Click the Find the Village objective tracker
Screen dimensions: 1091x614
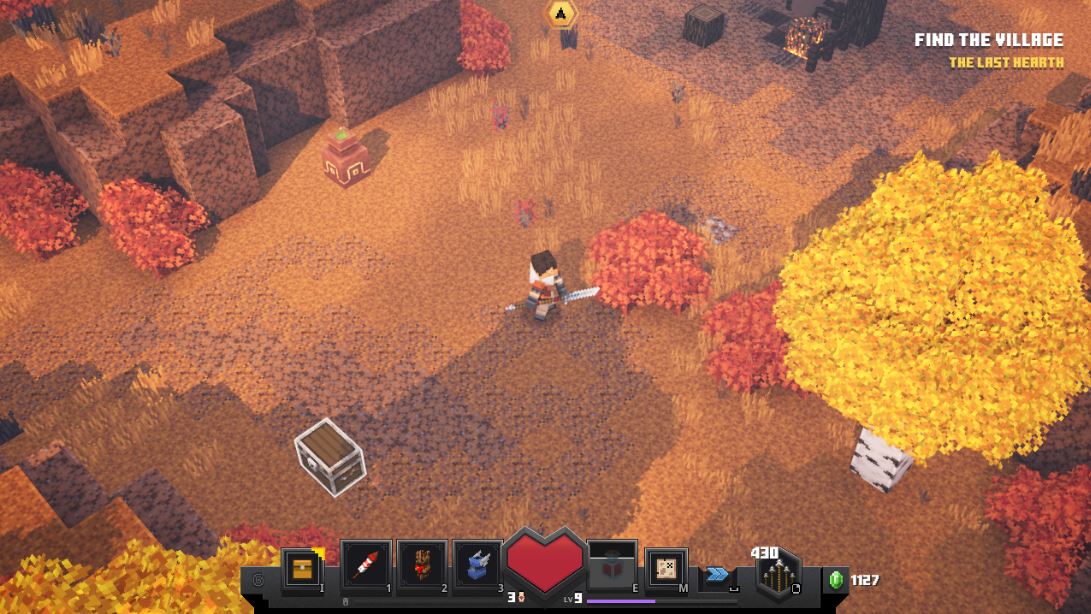coord(988,41)
